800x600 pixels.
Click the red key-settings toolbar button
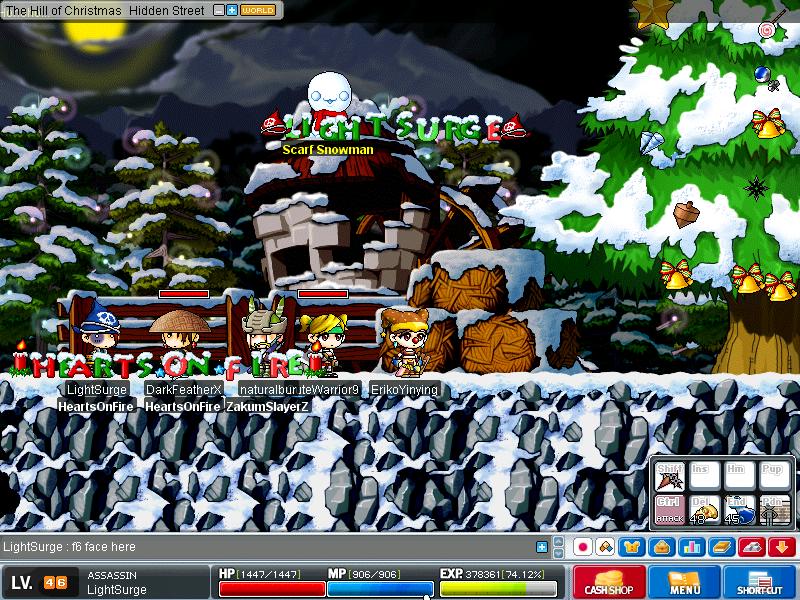coord(752,547)
